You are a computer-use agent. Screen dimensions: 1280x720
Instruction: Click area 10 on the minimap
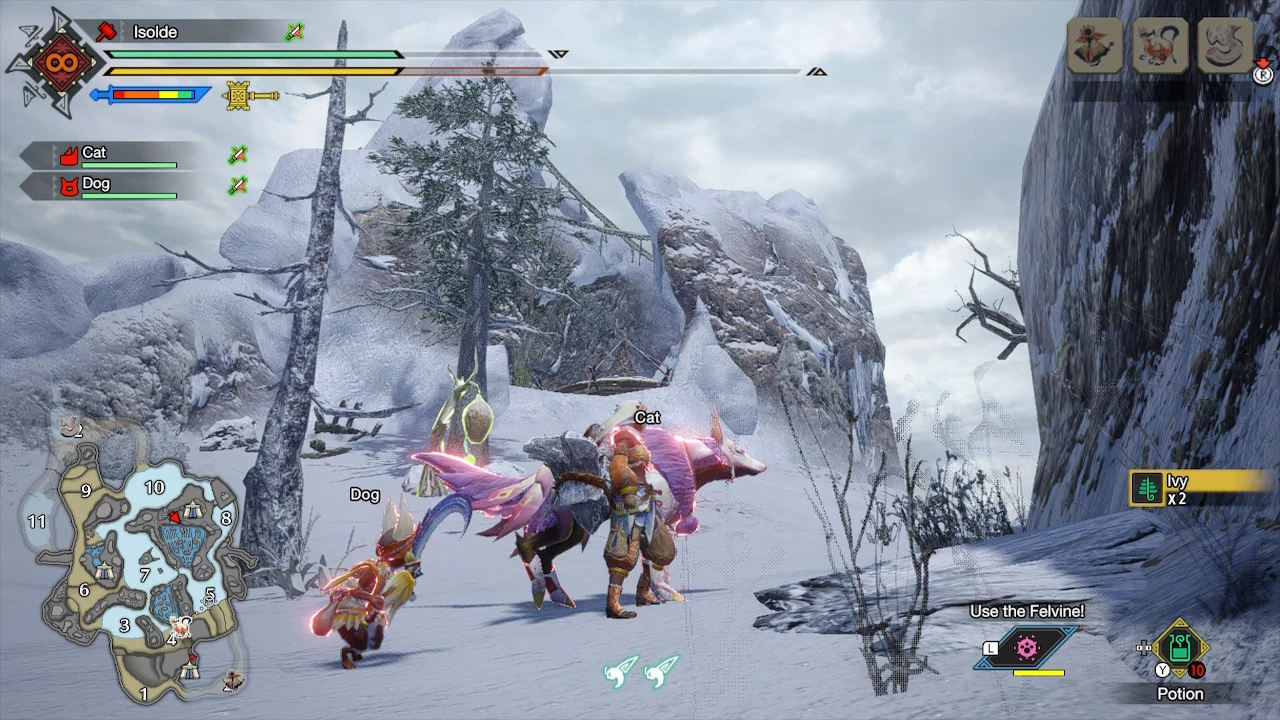(154, 487)
